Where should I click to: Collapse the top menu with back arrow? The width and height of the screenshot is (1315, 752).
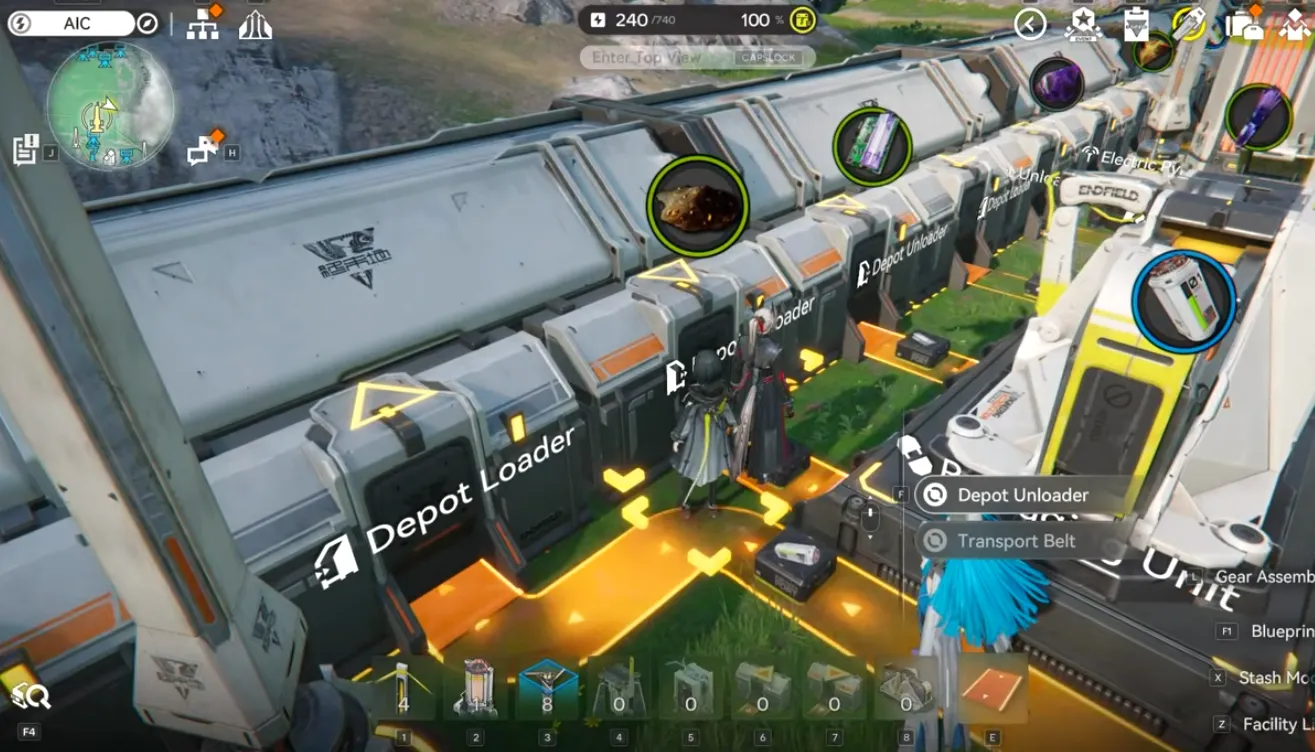click(x=1030, y=23)
